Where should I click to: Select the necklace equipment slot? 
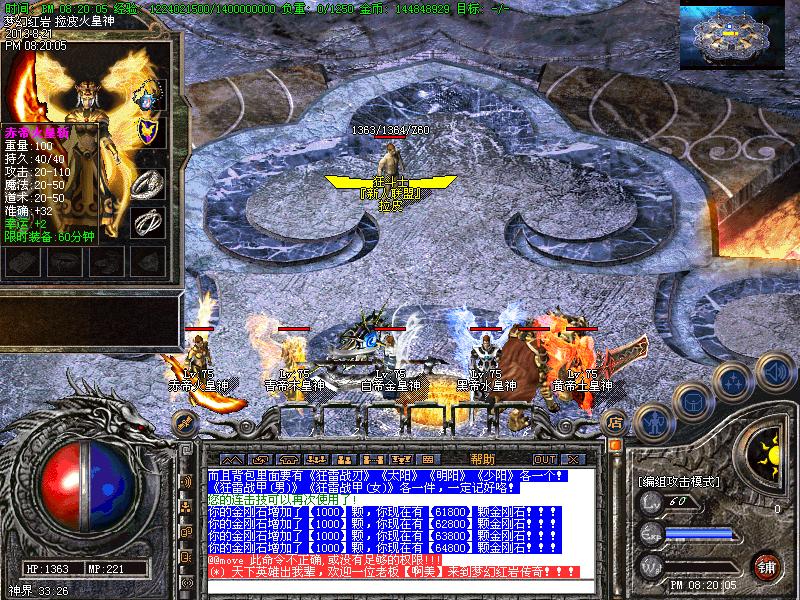148,95
